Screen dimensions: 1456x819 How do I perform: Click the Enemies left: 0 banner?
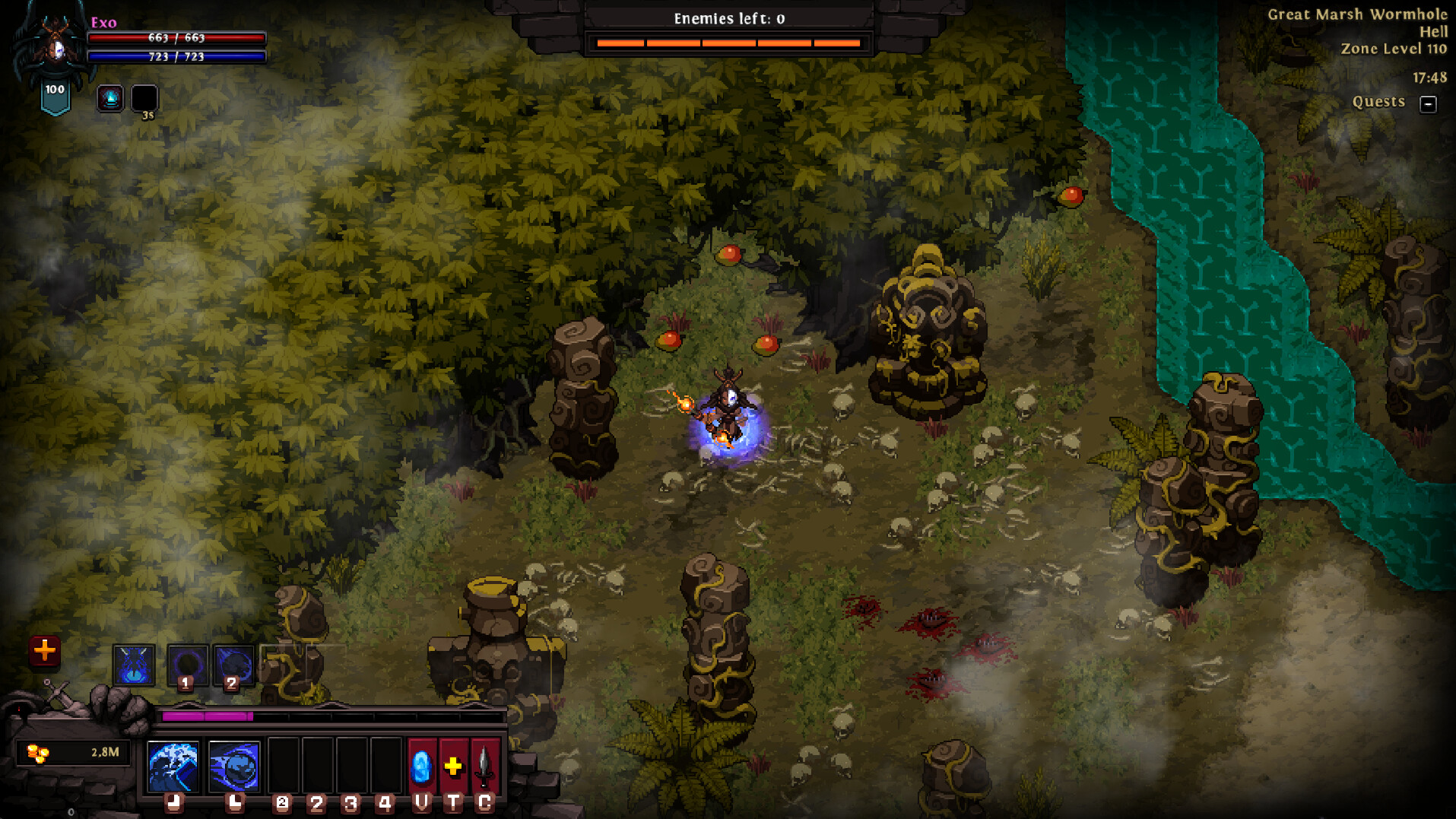(x=730, y=17)
